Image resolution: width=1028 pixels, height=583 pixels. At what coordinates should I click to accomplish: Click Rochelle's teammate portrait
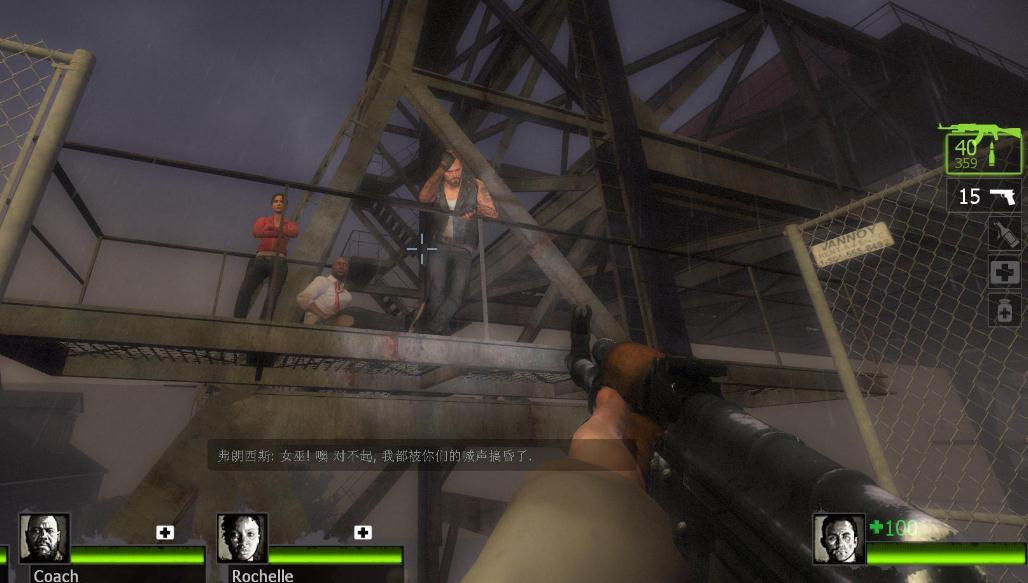click(242, 539)
